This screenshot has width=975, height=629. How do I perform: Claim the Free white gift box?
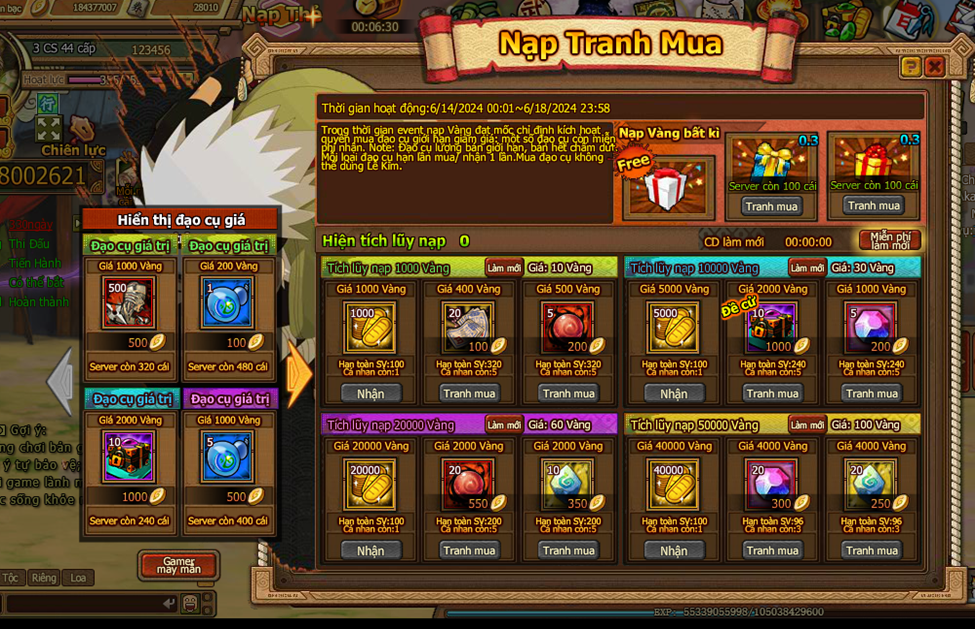(667, 187)
